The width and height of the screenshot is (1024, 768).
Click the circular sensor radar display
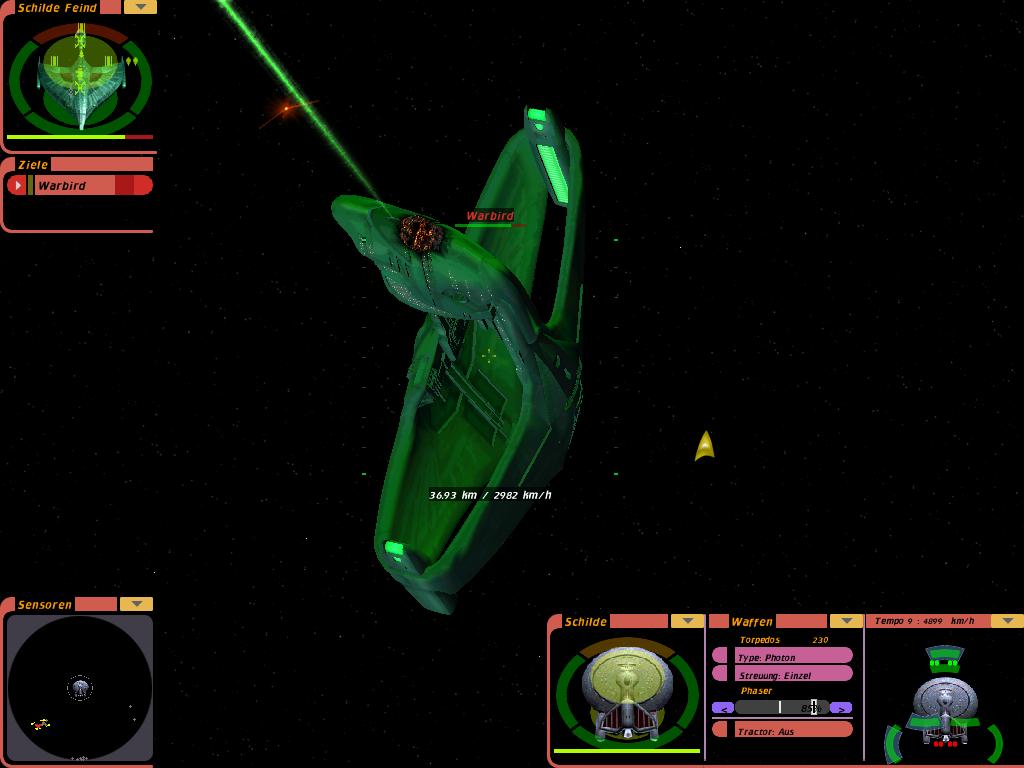pos(80,688)
